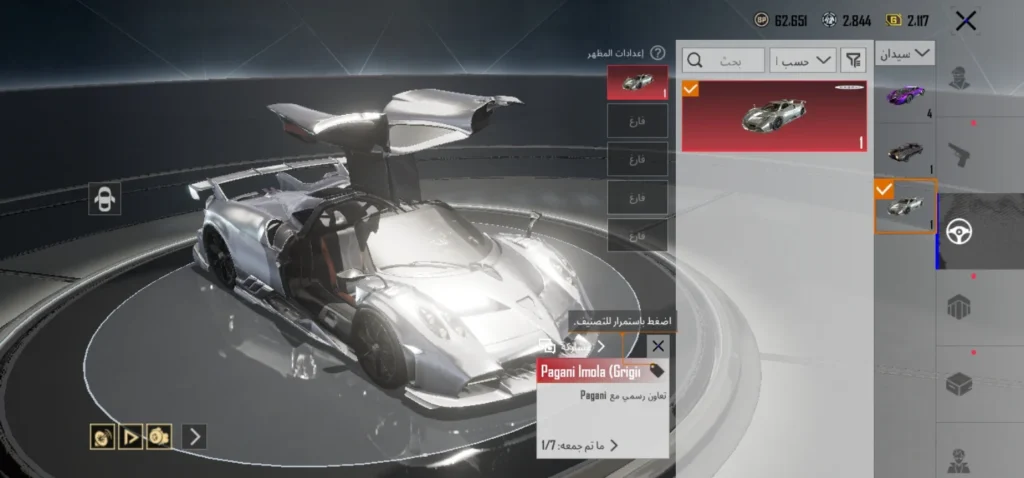Open the vehicle type dropdown
This screenshot has height=478, width=1024.
[x=906, y=53]
